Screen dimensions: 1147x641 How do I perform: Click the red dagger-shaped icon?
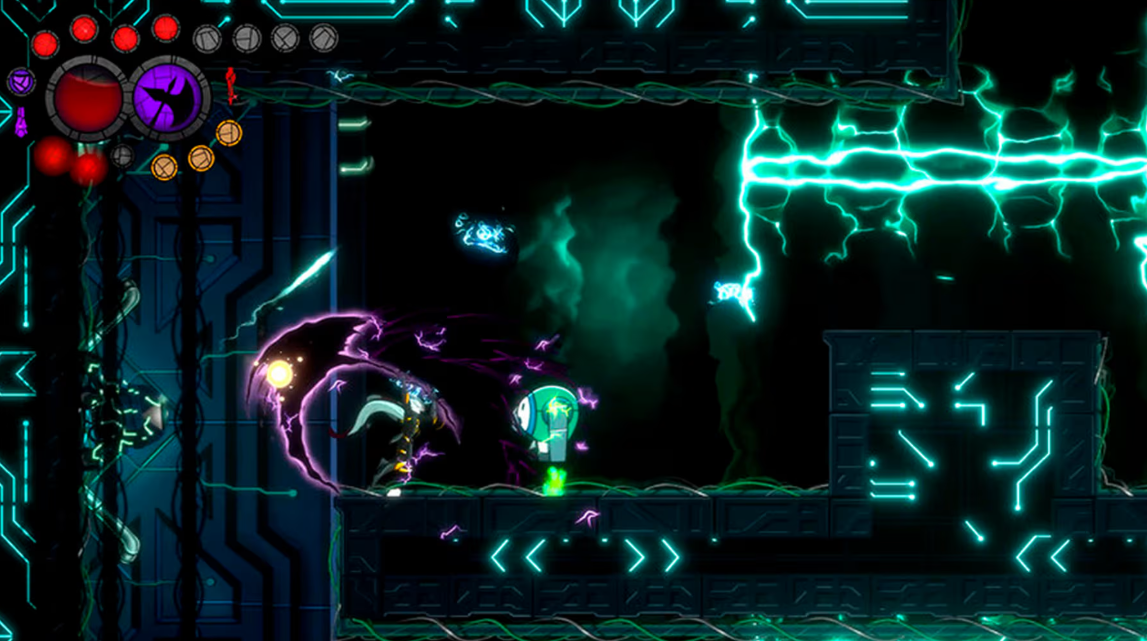click(232, 85)
